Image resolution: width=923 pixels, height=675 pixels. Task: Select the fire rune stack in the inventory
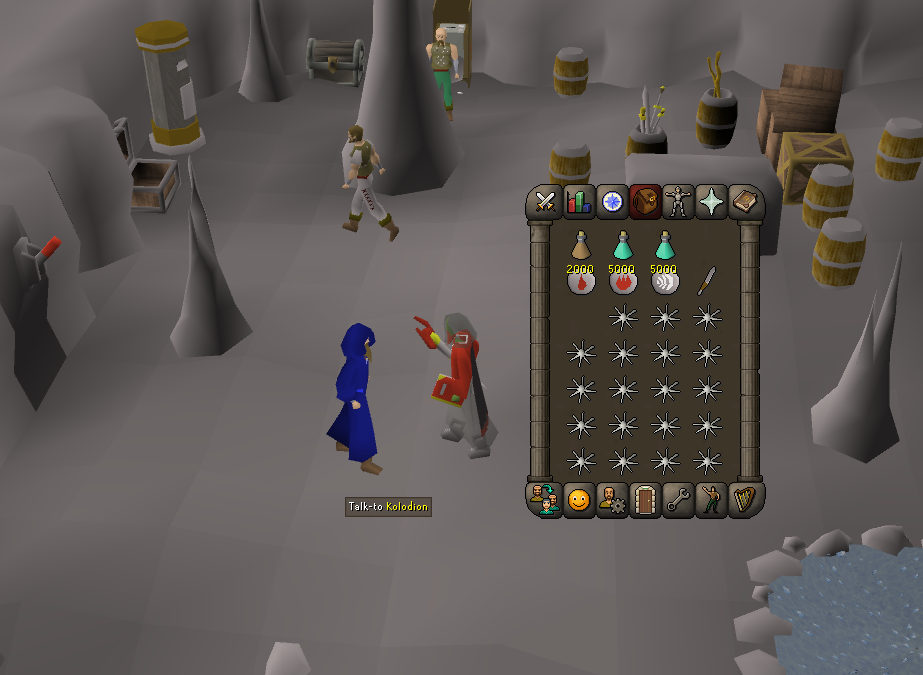[x=623, y=281]
